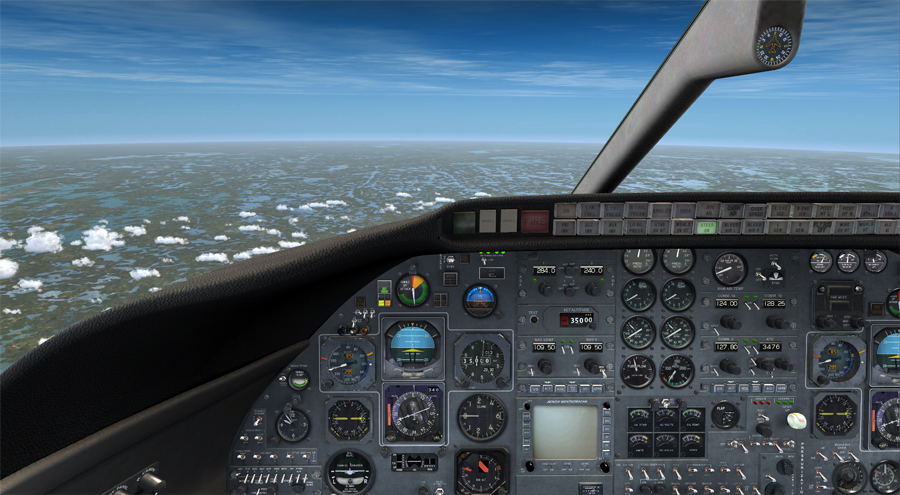Screen dimensions: 900x495
Task: Select the COMM 1B frequency 128.25
Action: 773,303
